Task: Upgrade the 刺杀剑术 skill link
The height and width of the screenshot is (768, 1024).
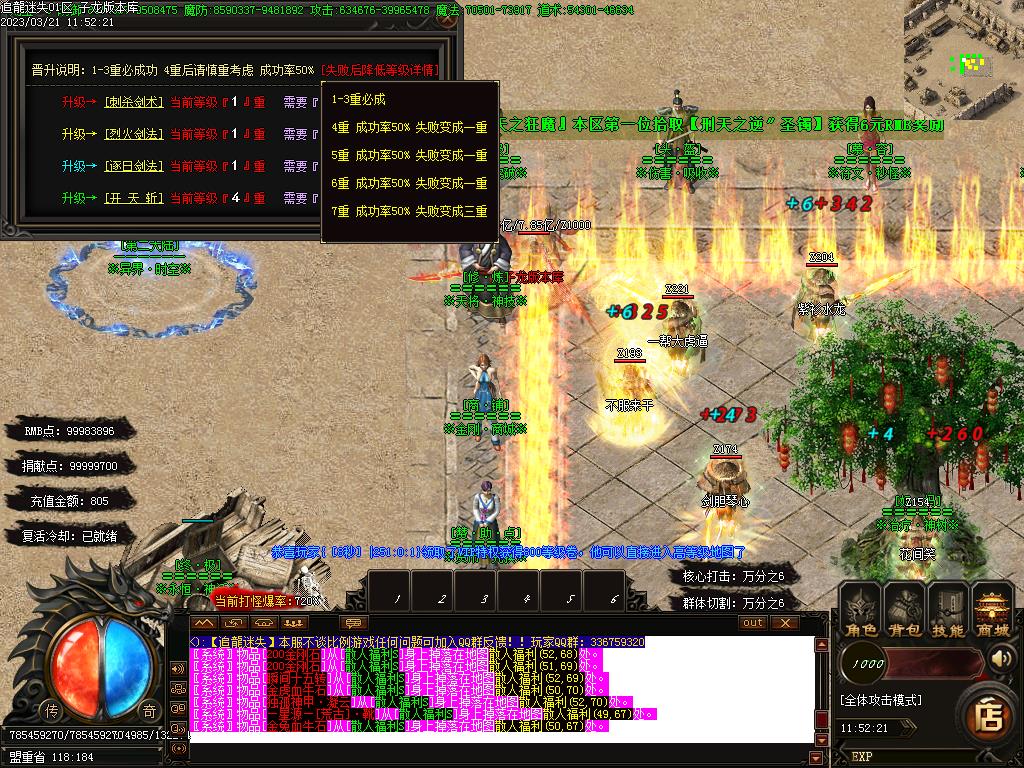Action: 131,102
